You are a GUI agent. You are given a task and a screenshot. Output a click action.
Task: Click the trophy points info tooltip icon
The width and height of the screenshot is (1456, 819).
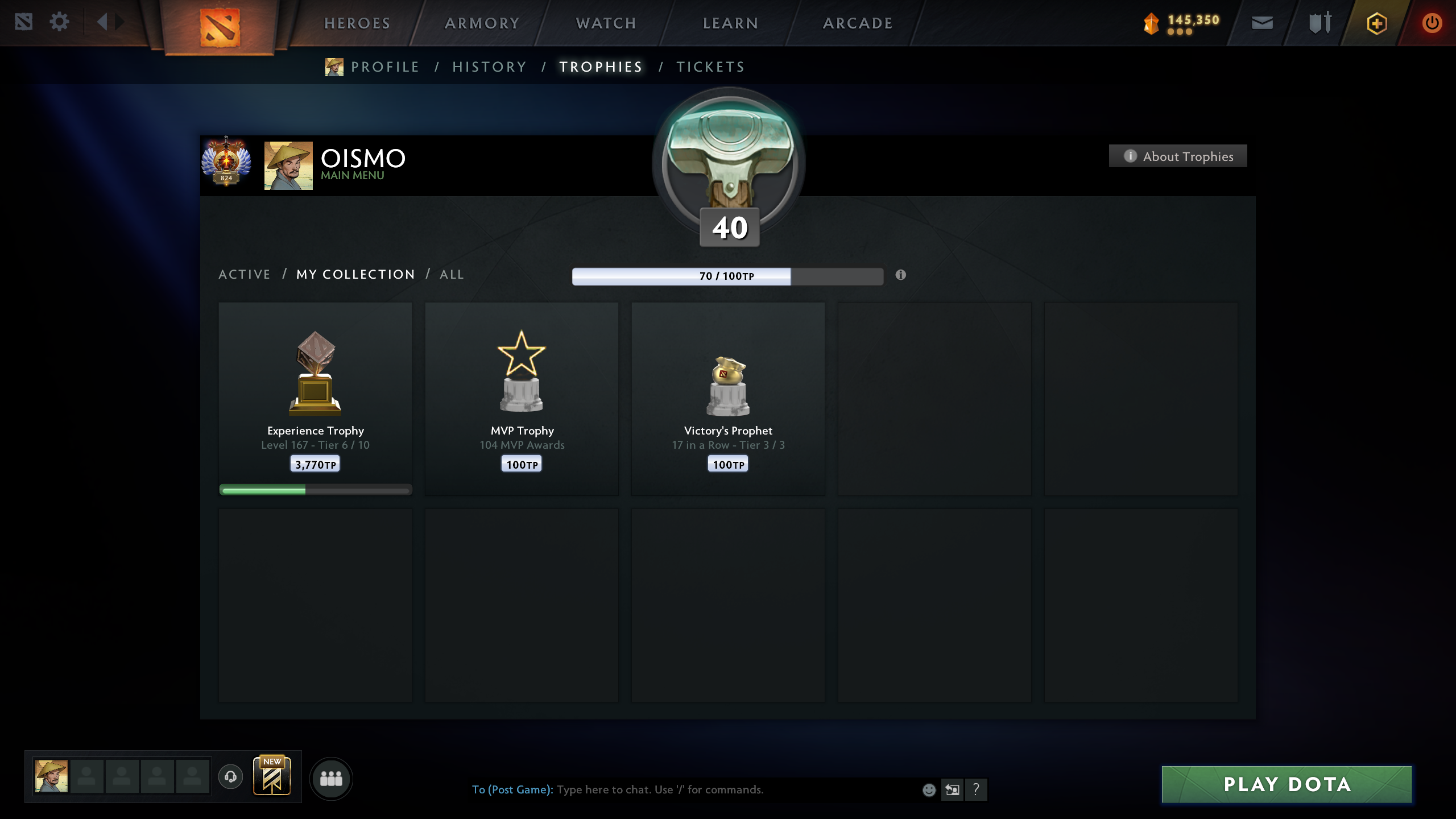point(900,275)
